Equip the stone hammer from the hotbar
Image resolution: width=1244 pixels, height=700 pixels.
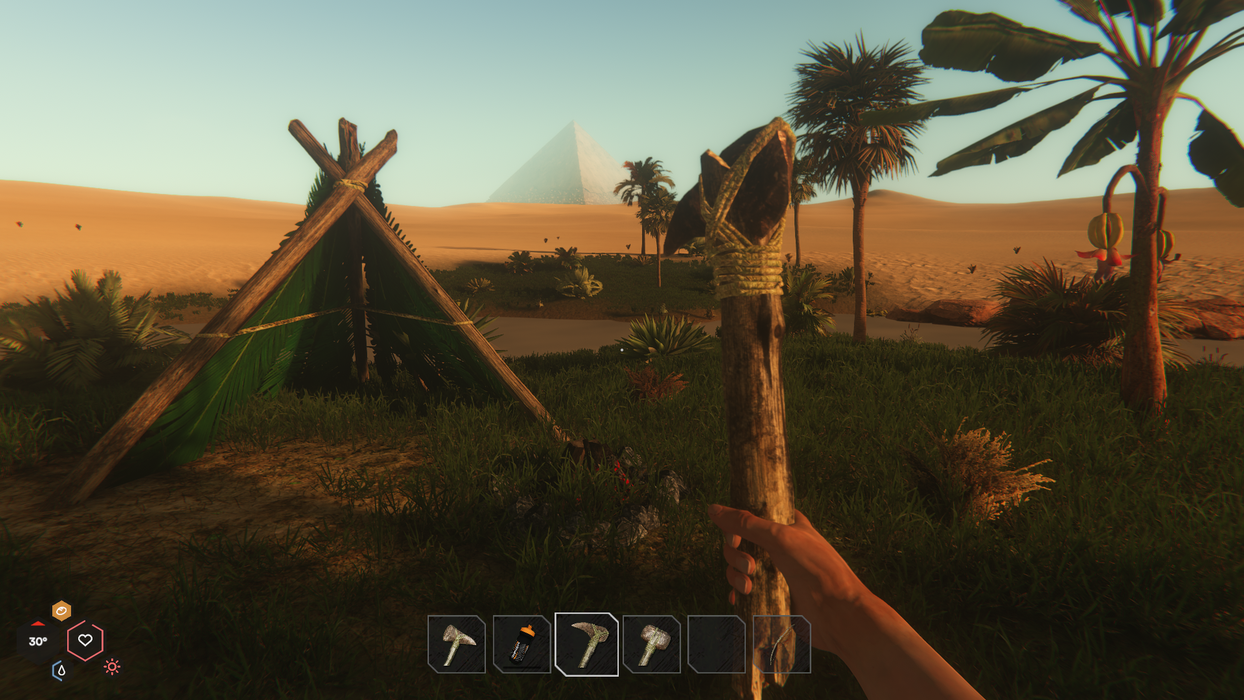652,644
